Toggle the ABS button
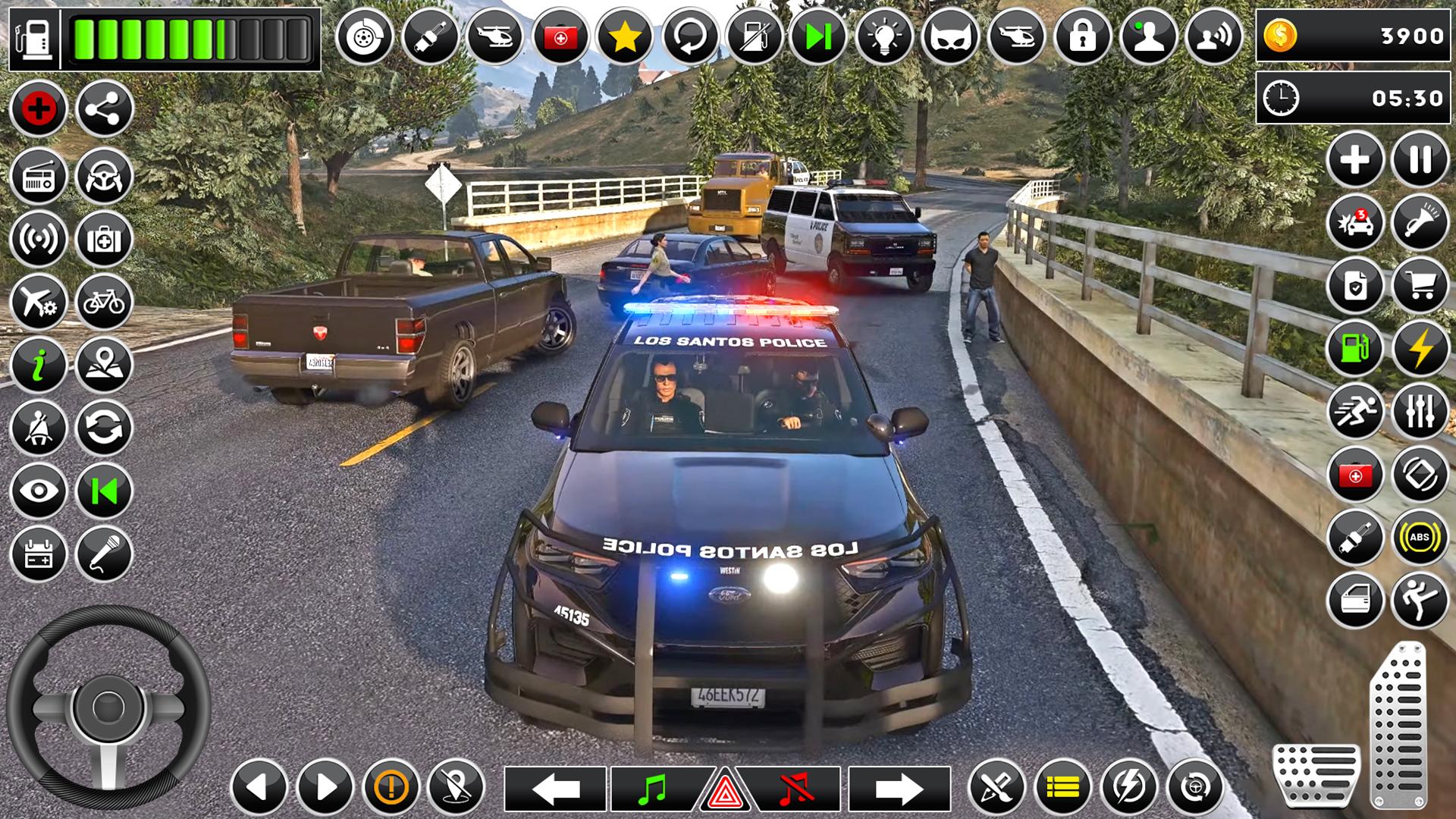This screenshot has height=819, width=1456. click(x=1420, y=538)
